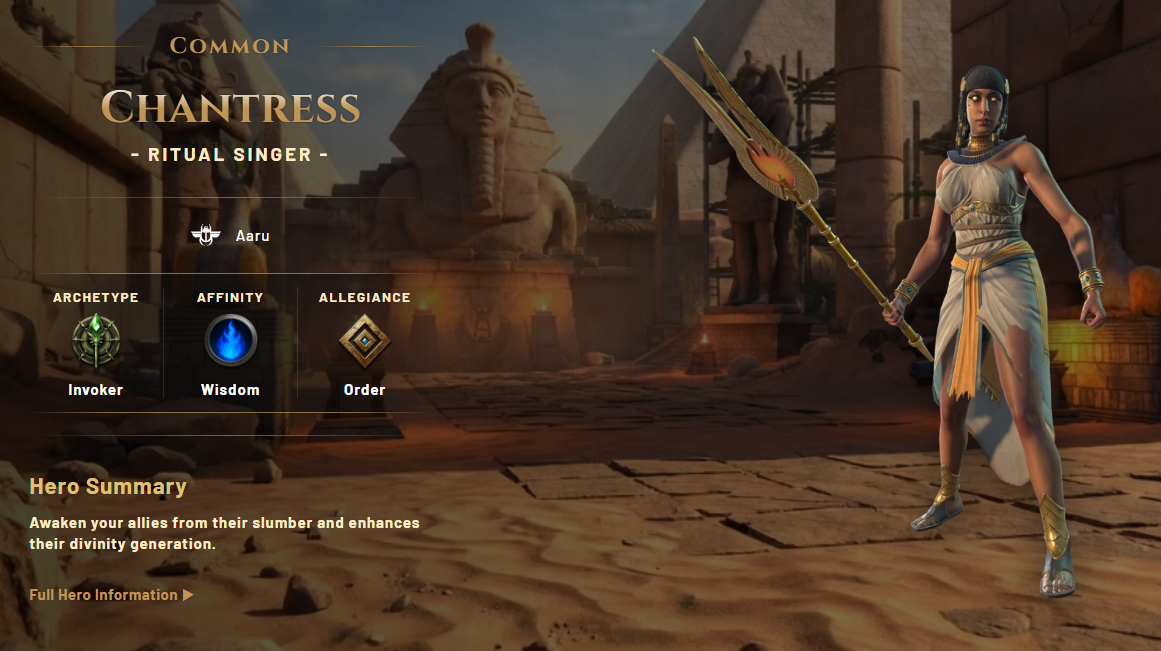The height and width of the screenshot is (651, 1161).
Task: Click the Aaru faction emblem
Action: pyautogui.click(x=205, y=236)
